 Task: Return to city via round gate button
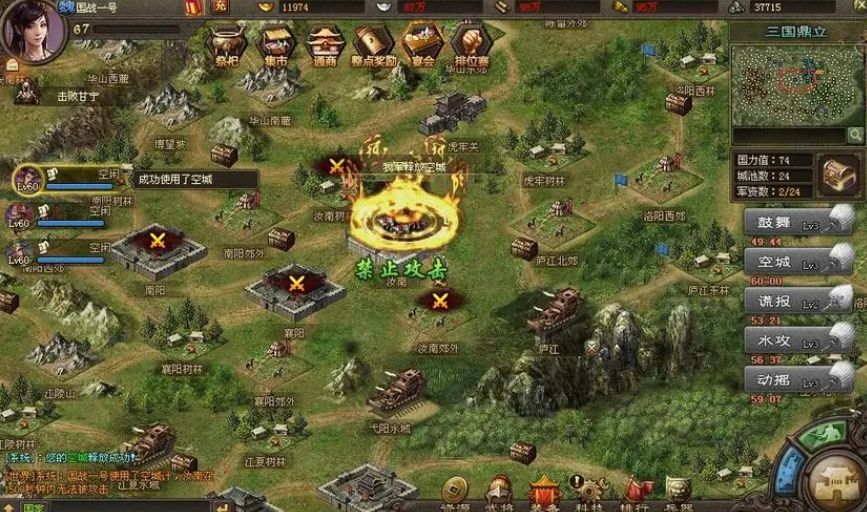click(x=833, y=479)
